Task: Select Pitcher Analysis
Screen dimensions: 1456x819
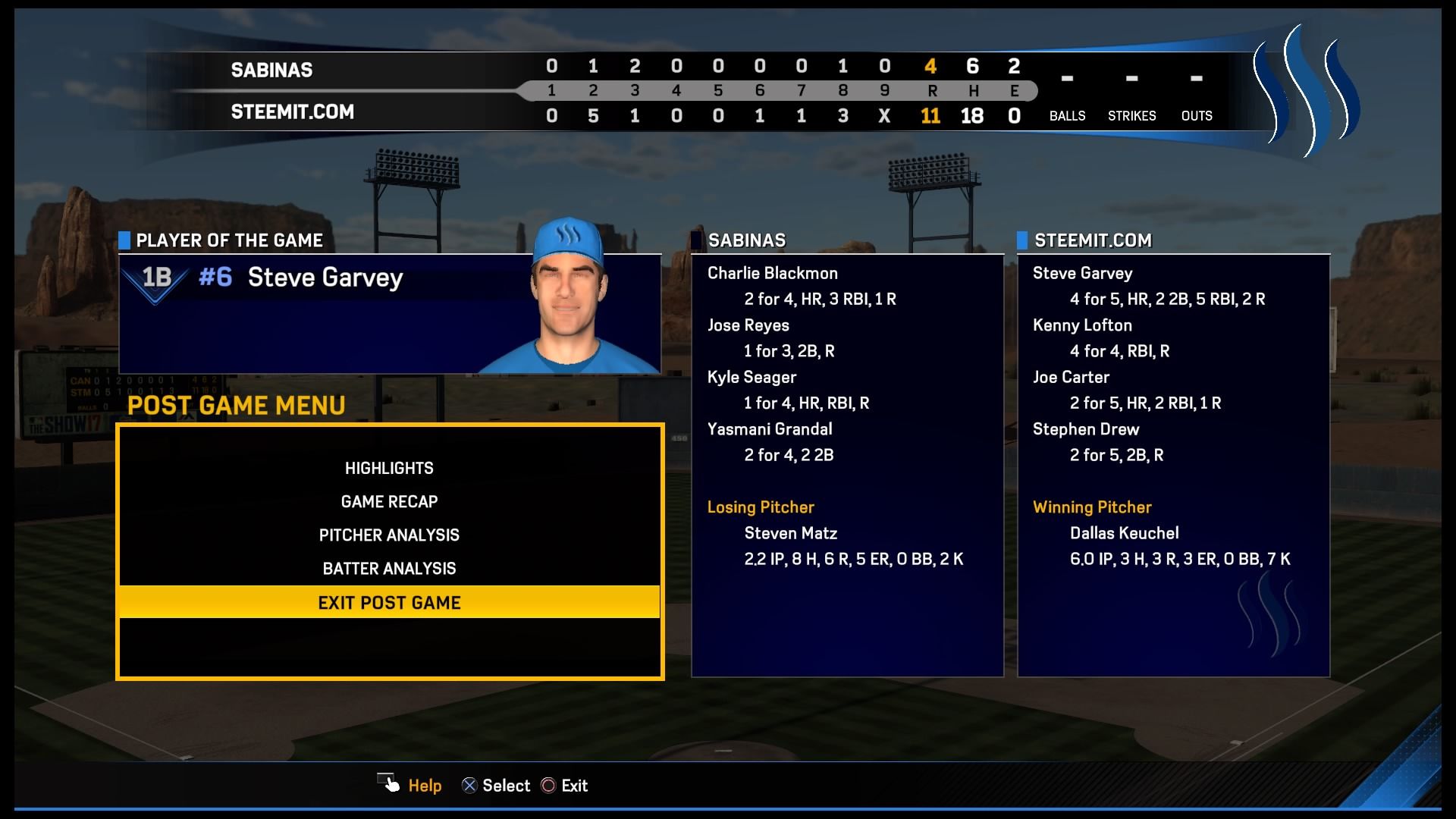Action: (x=389, y=535)
